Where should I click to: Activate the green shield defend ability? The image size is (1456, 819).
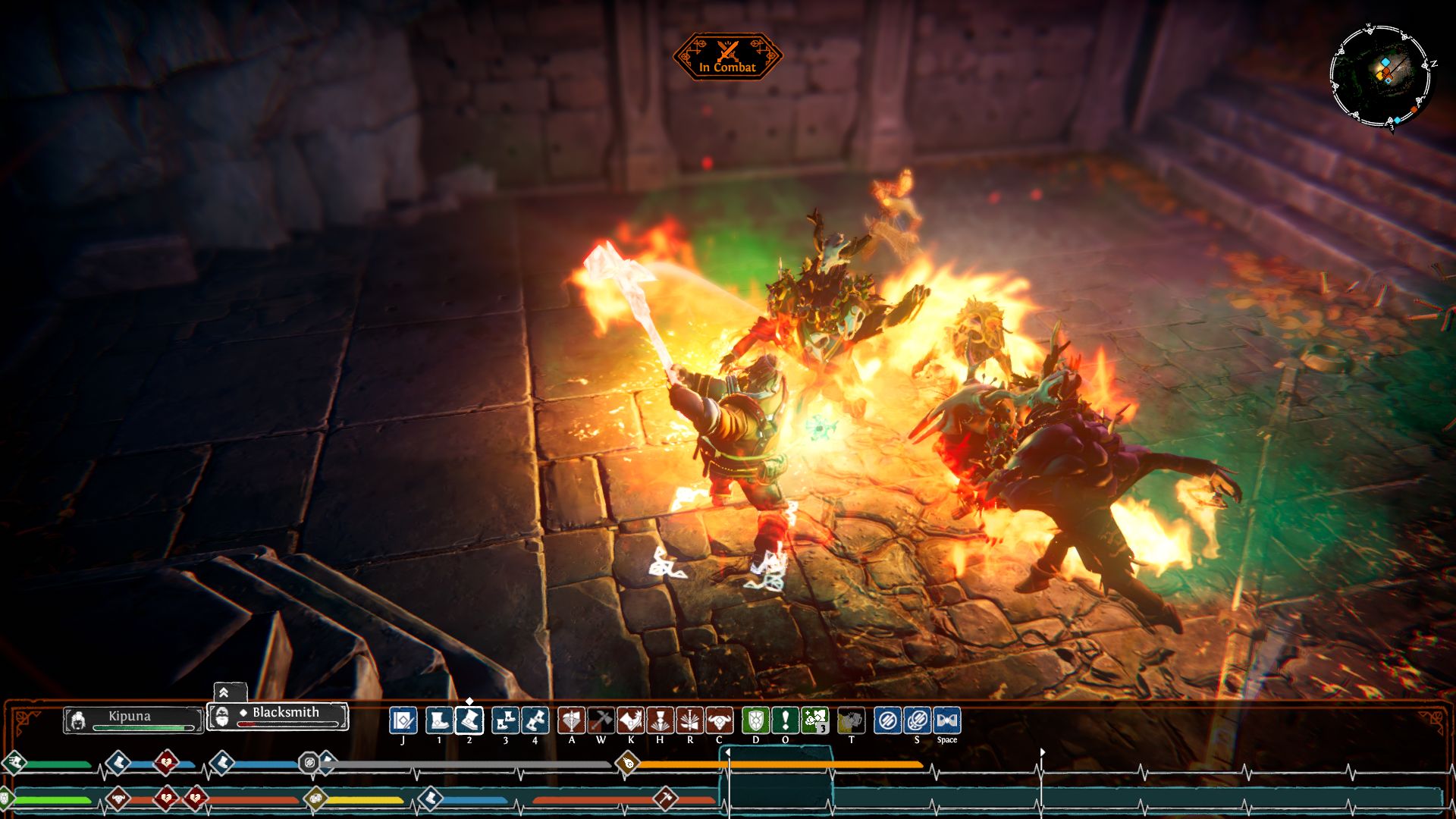pos(755,720)
